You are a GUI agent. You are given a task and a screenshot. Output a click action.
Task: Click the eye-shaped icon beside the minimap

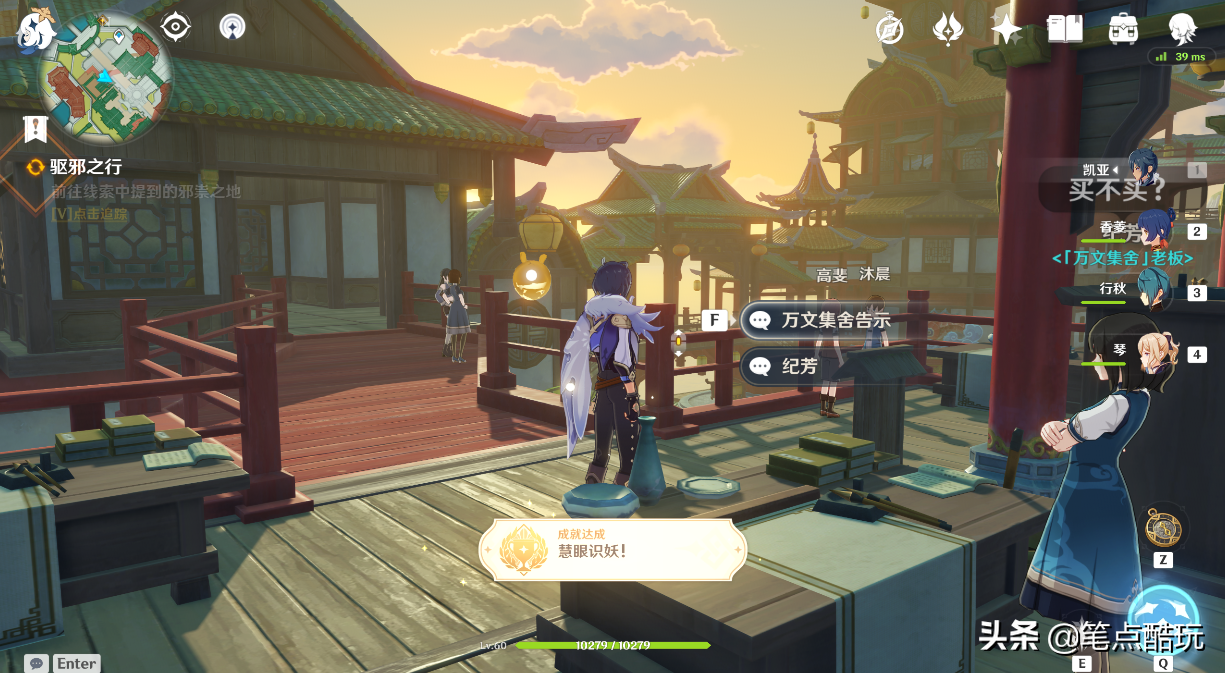pyautogui.click(x=176, y=27)
